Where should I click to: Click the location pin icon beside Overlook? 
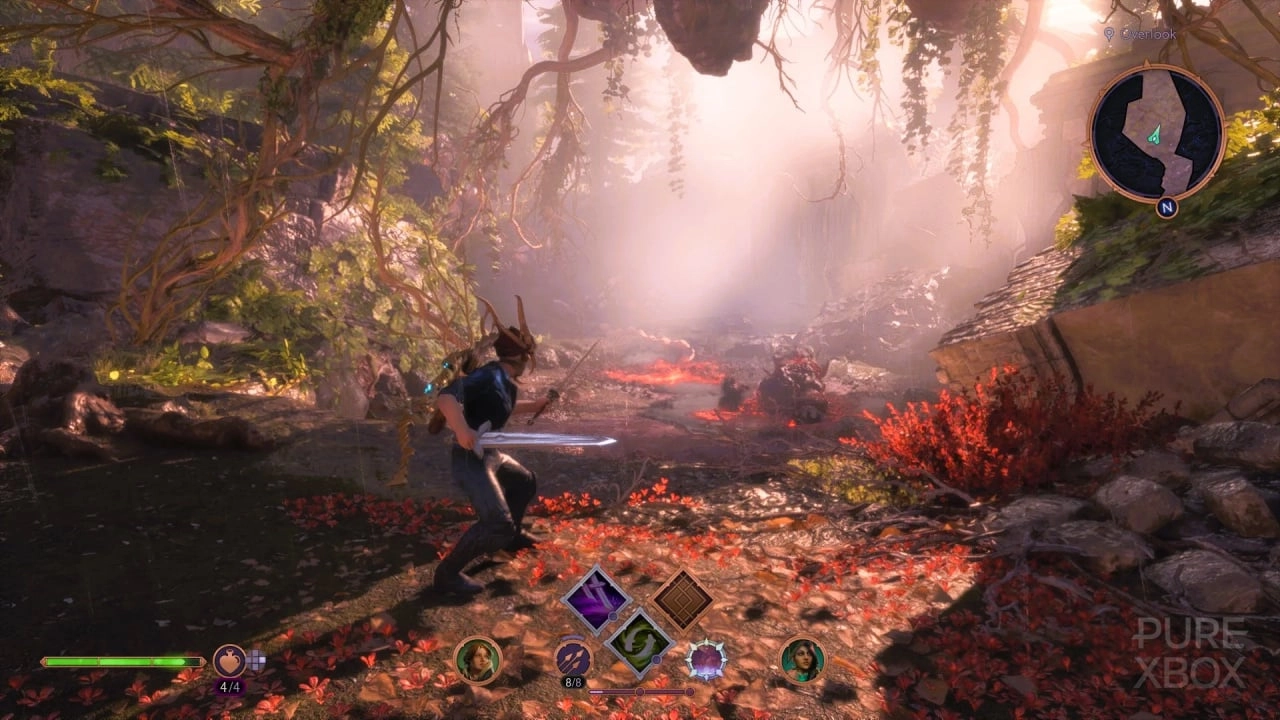(x=1109, y=34)
